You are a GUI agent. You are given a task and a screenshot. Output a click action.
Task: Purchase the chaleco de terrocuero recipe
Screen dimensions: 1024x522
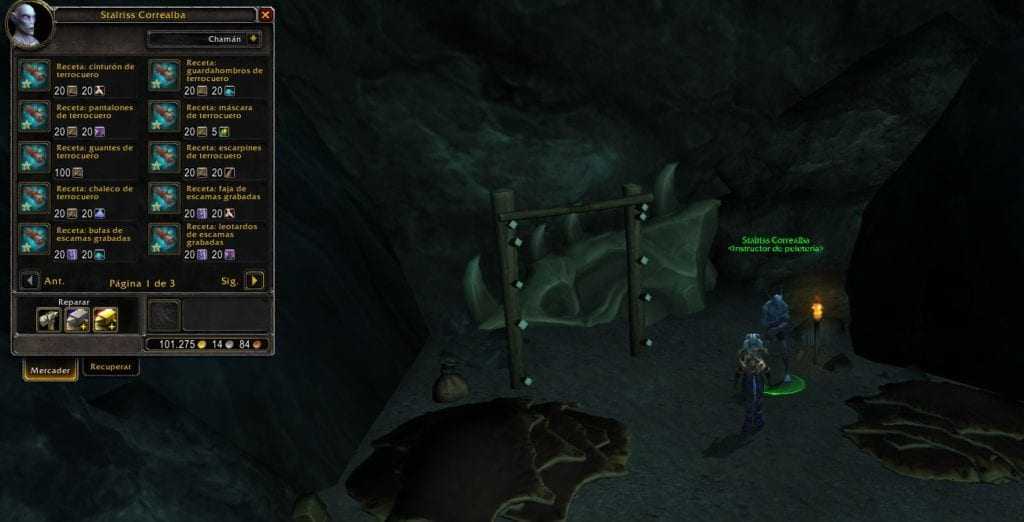pos(36,198)
